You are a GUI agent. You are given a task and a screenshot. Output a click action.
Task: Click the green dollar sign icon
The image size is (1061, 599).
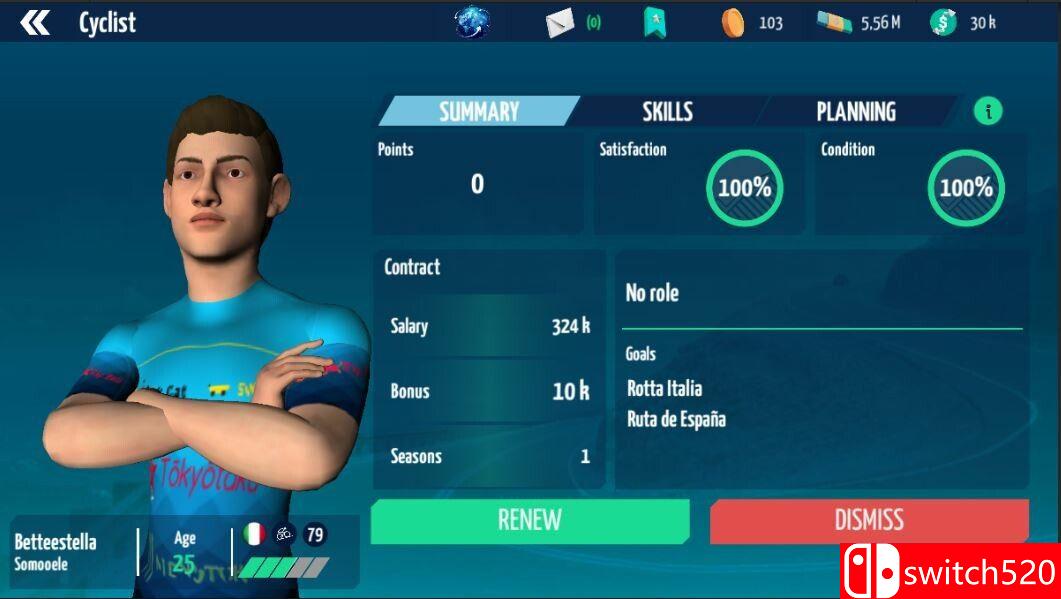pyautogui.click(x=942, y=22)
